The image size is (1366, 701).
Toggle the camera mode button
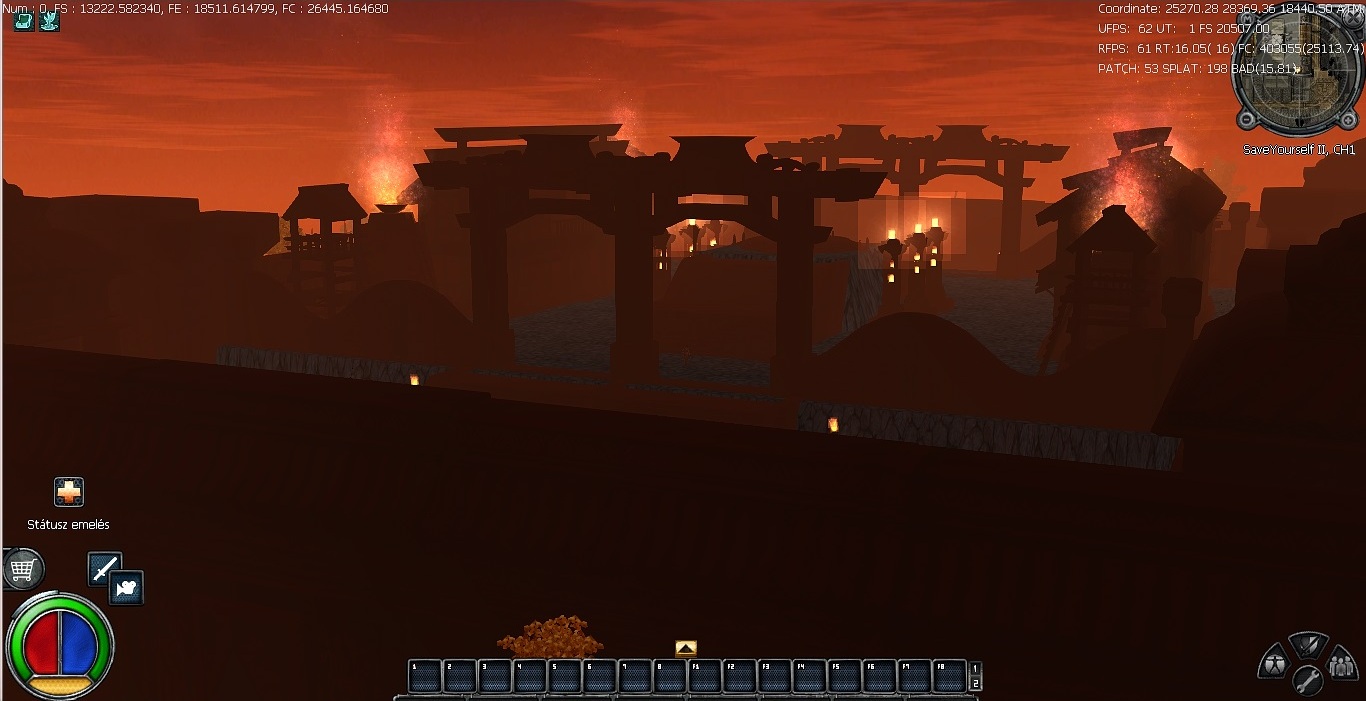tap(126, 587)
